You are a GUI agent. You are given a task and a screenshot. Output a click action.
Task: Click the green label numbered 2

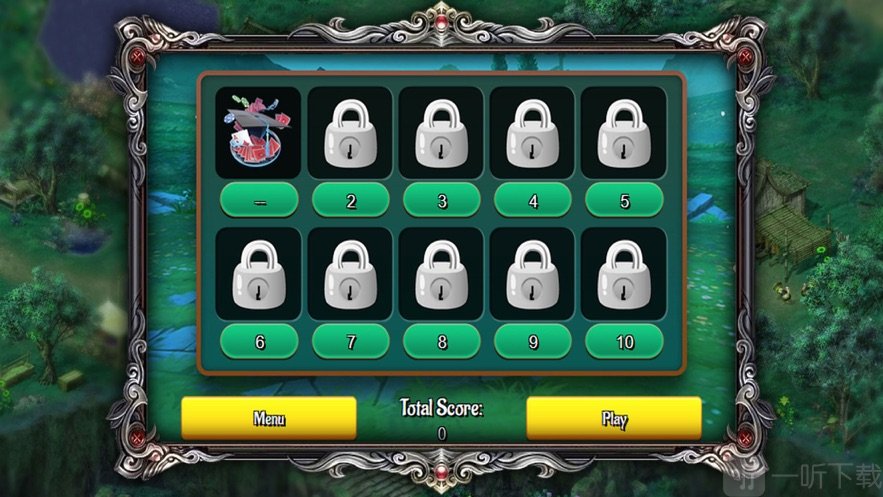[x=350, y=200]
